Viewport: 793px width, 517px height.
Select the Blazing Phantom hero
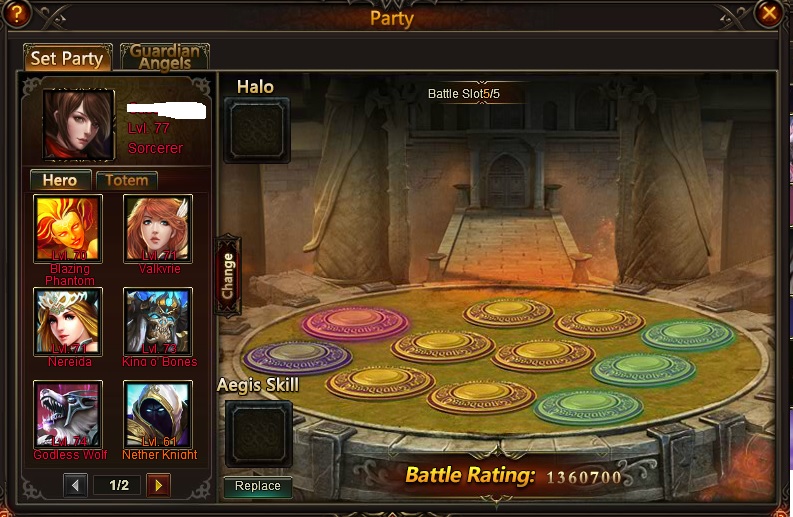(68, 228)
